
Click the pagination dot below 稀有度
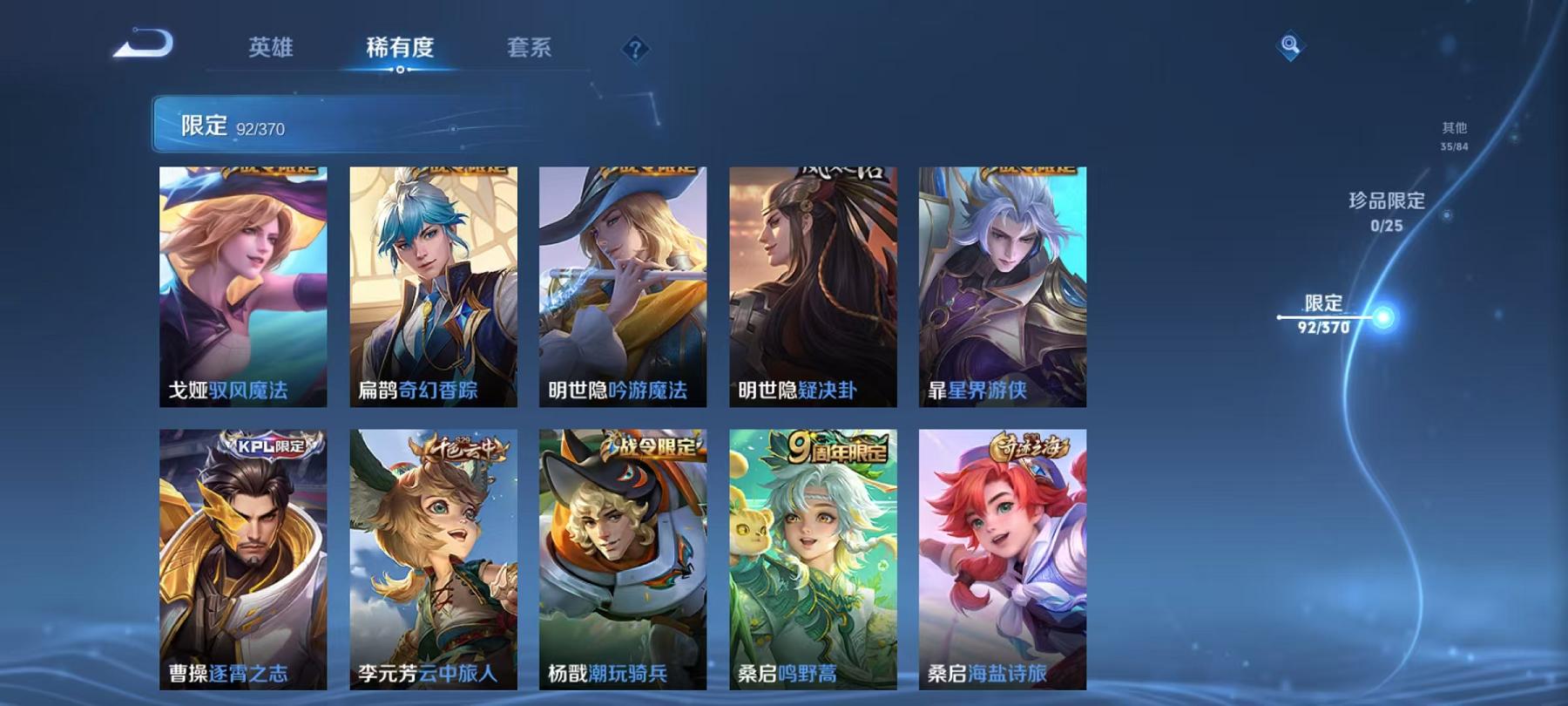pyautogui.click(x=400, y=69)
